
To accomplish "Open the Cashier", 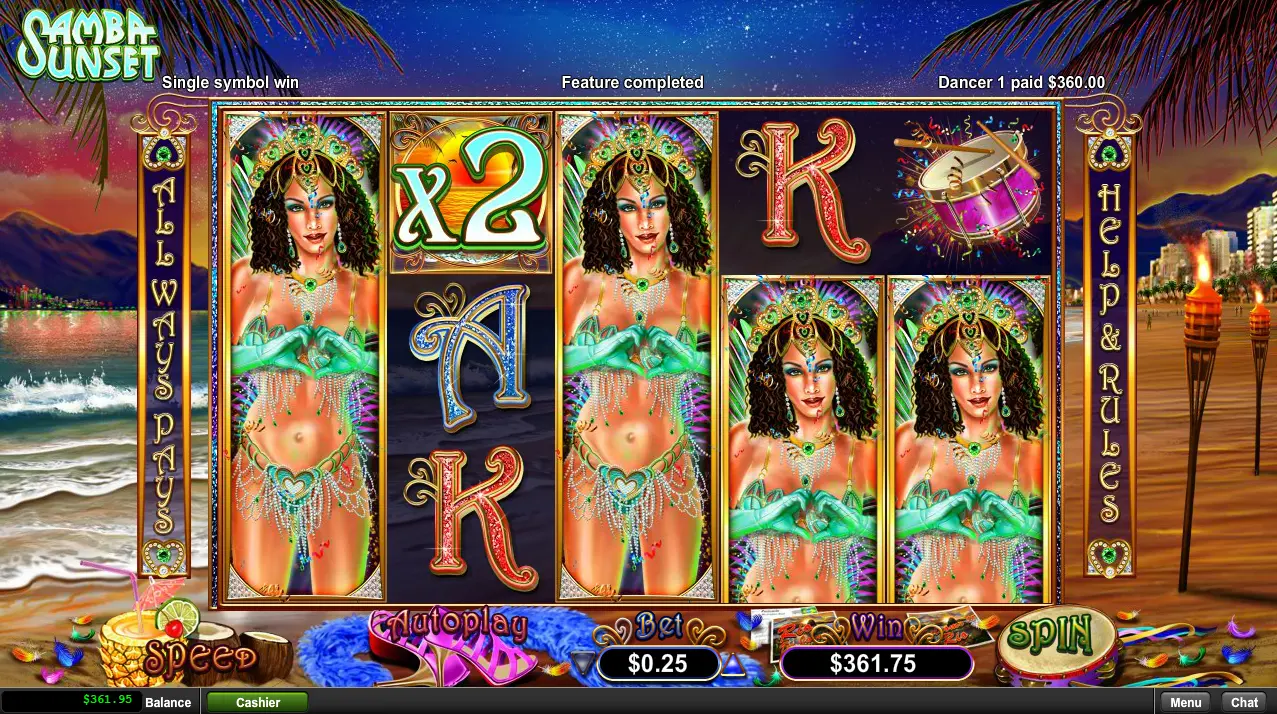I will click(257, 702).
